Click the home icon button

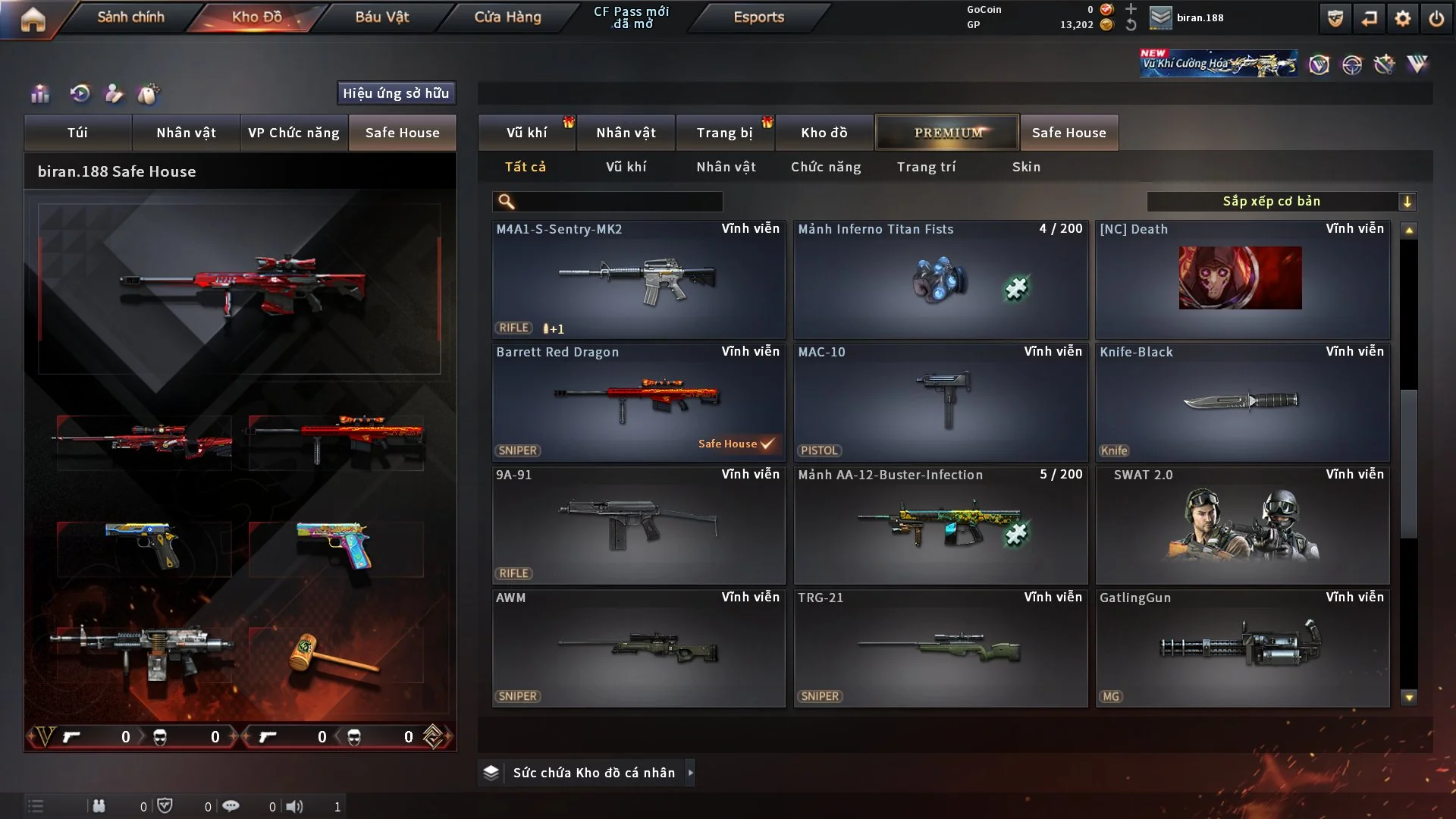pyautogui.click(x=33, y=19)
